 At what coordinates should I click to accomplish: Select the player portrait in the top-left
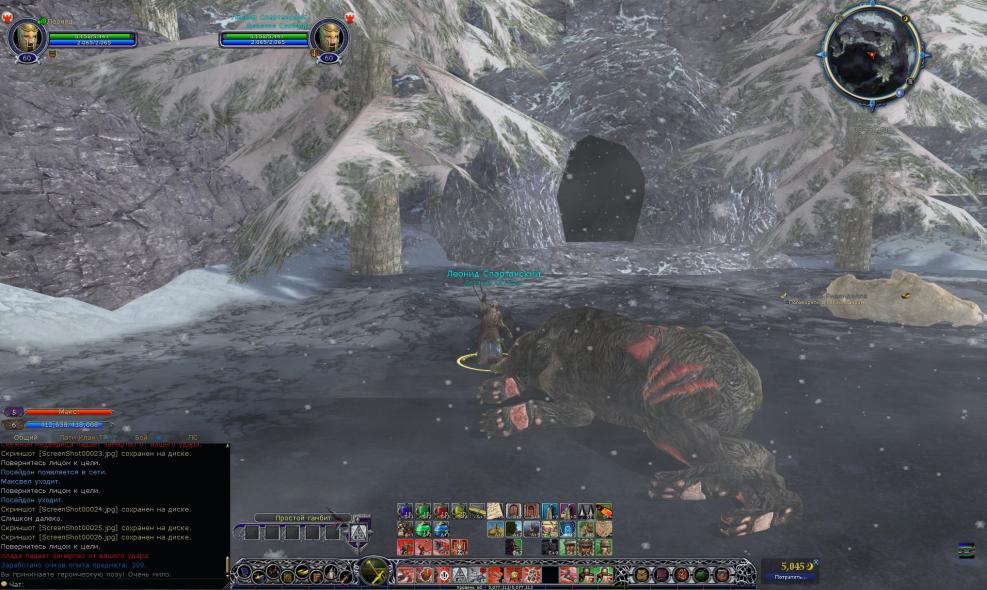[26, 38]
